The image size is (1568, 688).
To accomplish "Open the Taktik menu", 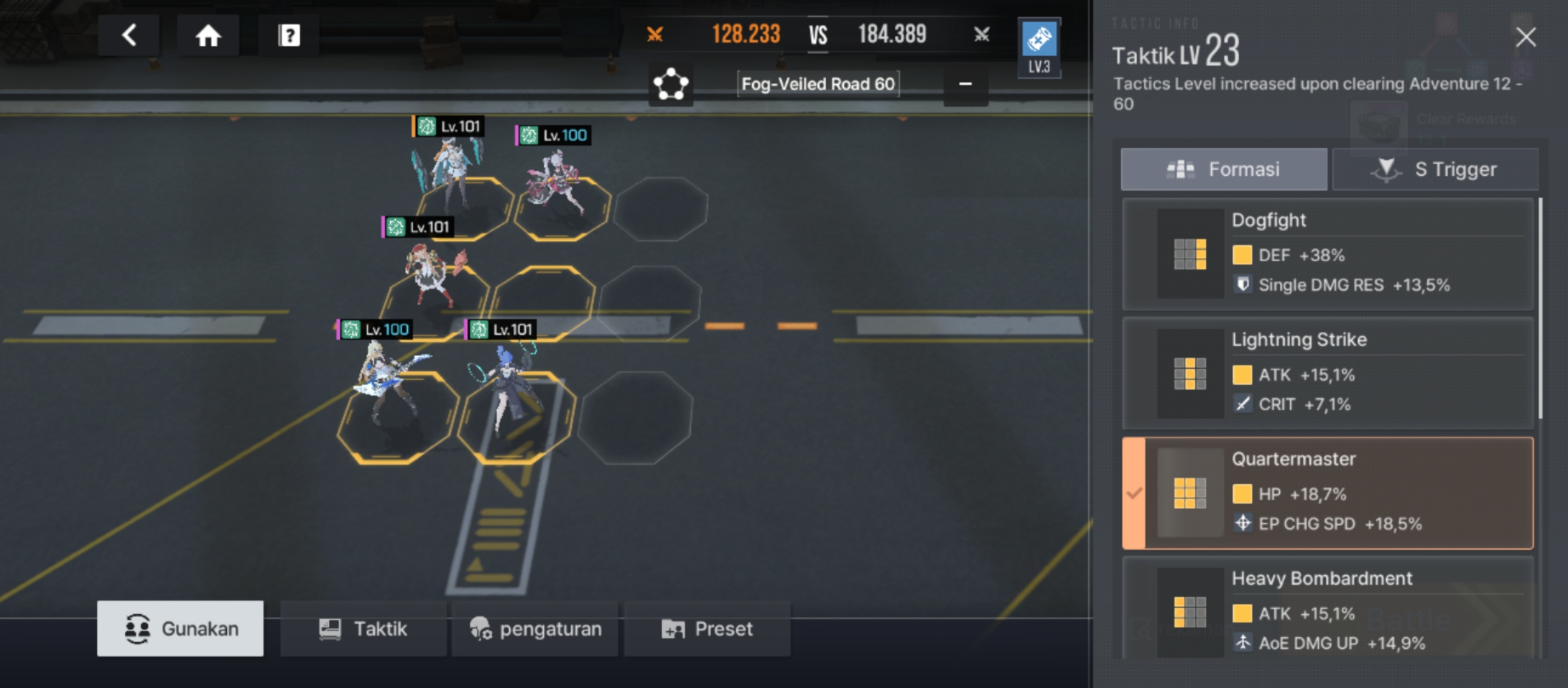I will 363,629.
